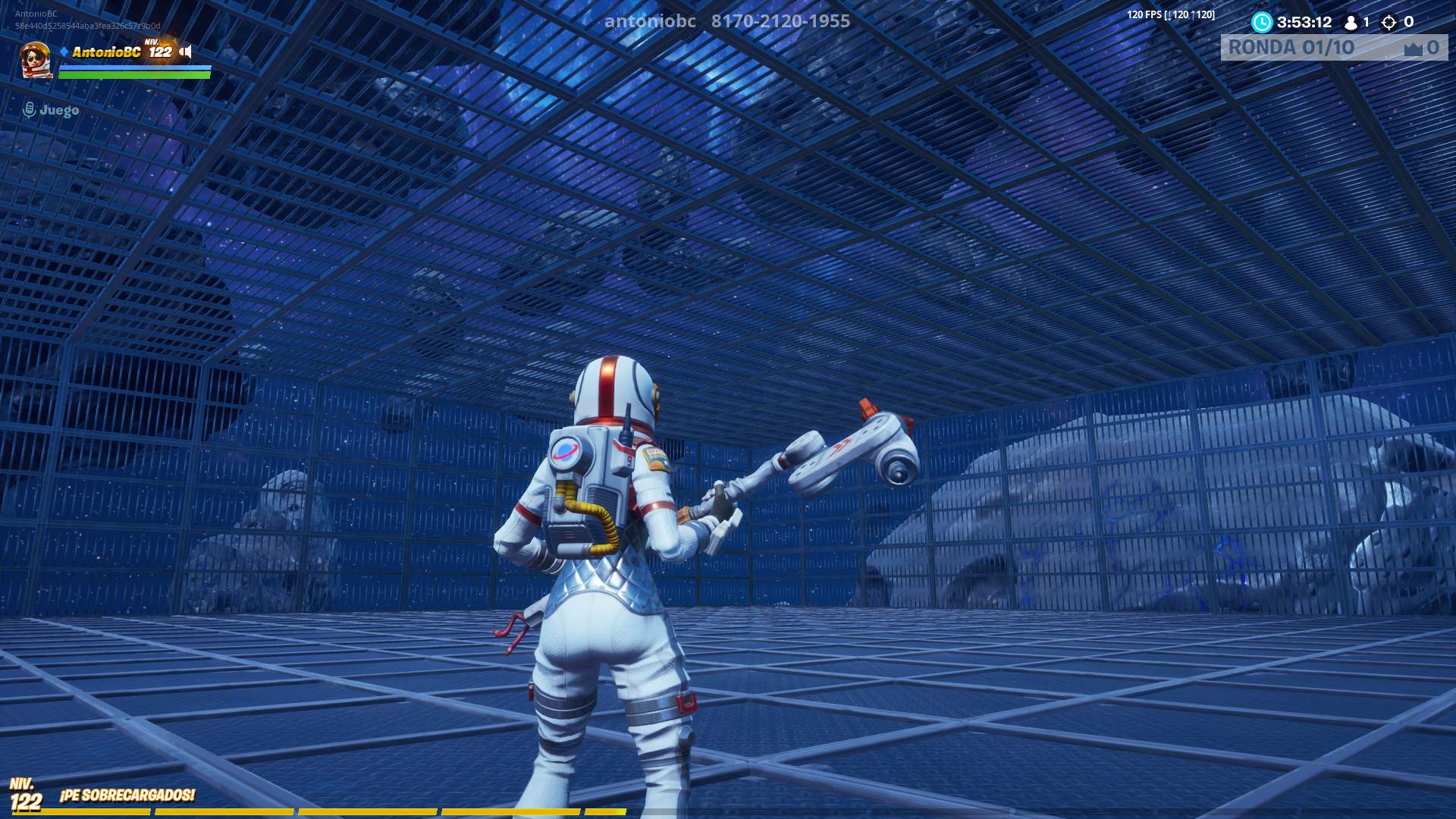Click the eliminations crosshair icon
Screen dimensions: 1456x819
(x=1390, y=23)
